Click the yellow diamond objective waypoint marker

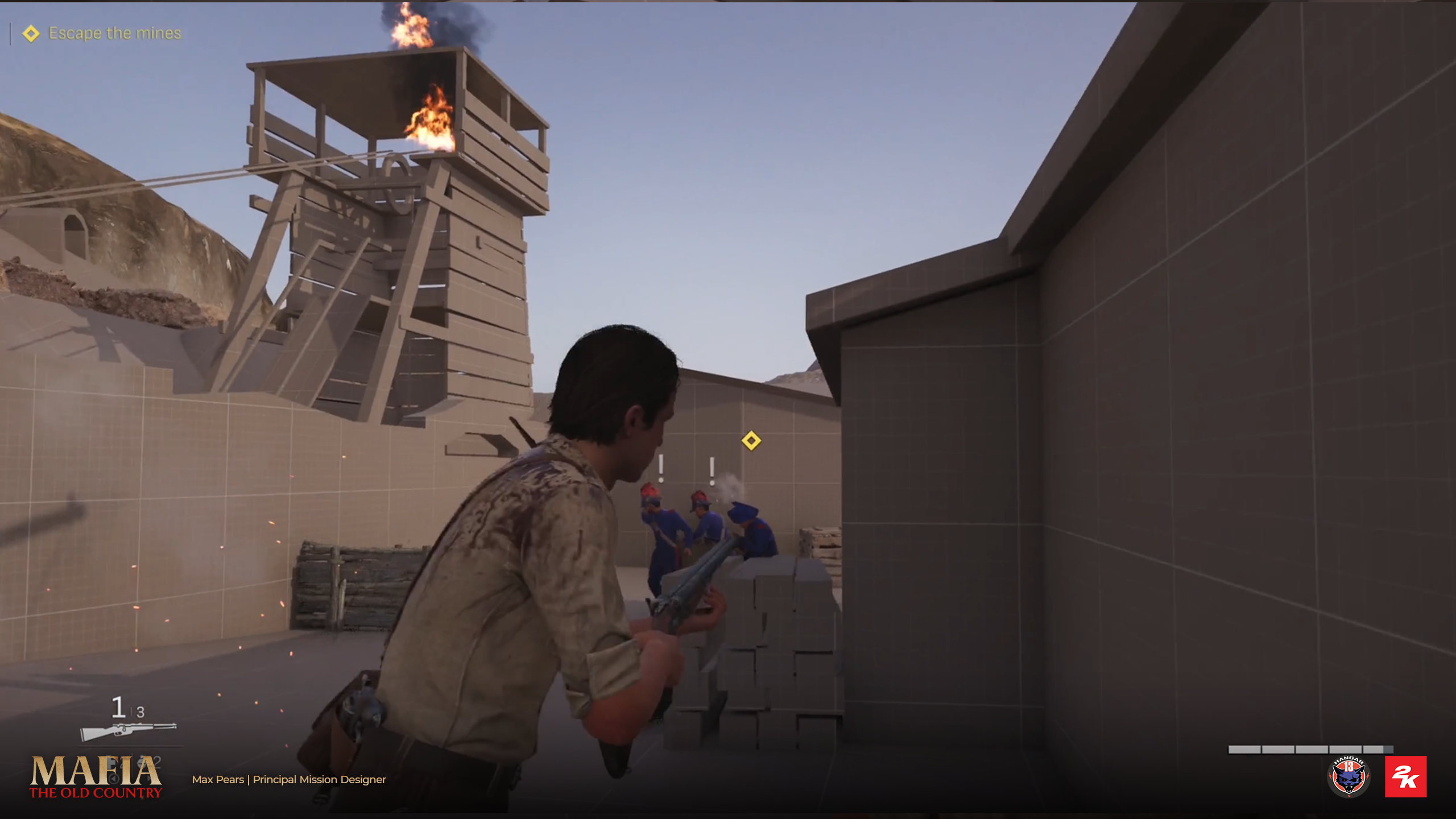click(x=751, y=441)
